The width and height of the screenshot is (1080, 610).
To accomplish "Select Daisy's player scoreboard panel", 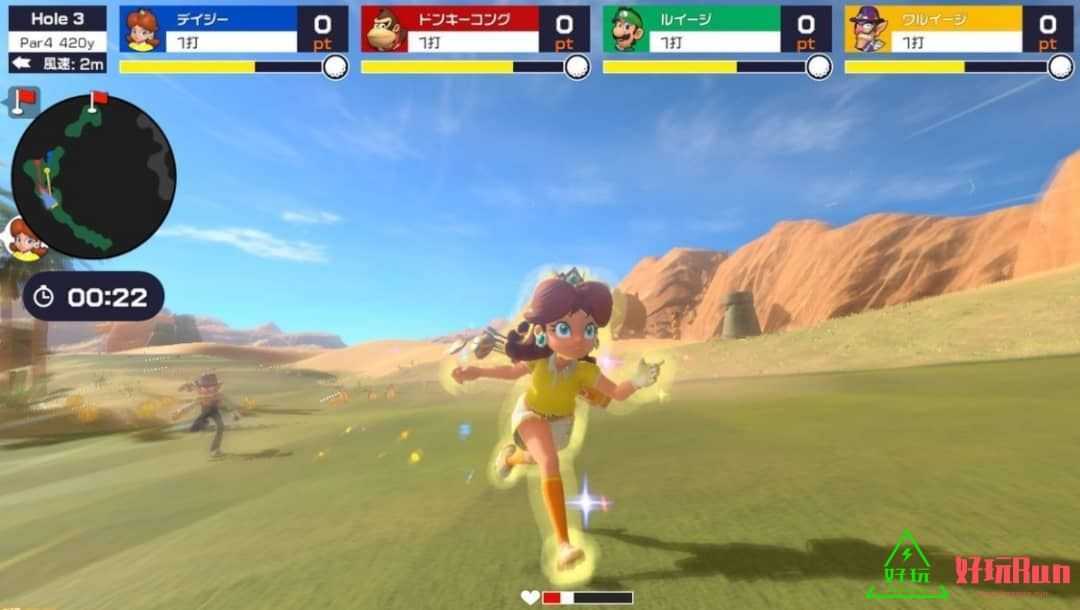I will [x=233, y=30].
